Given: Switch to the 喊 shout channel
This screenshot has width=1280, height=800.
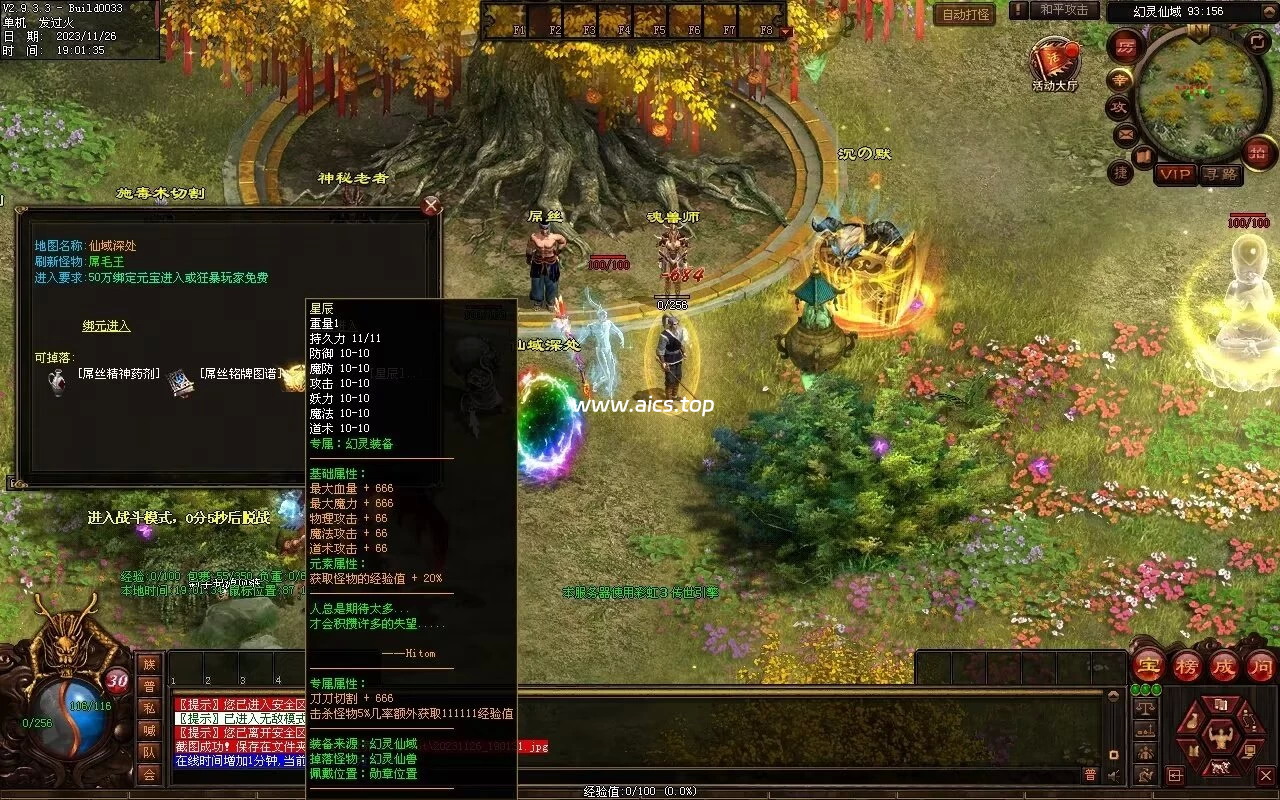Looking at the screenshot, I should (x=149, y=730).
